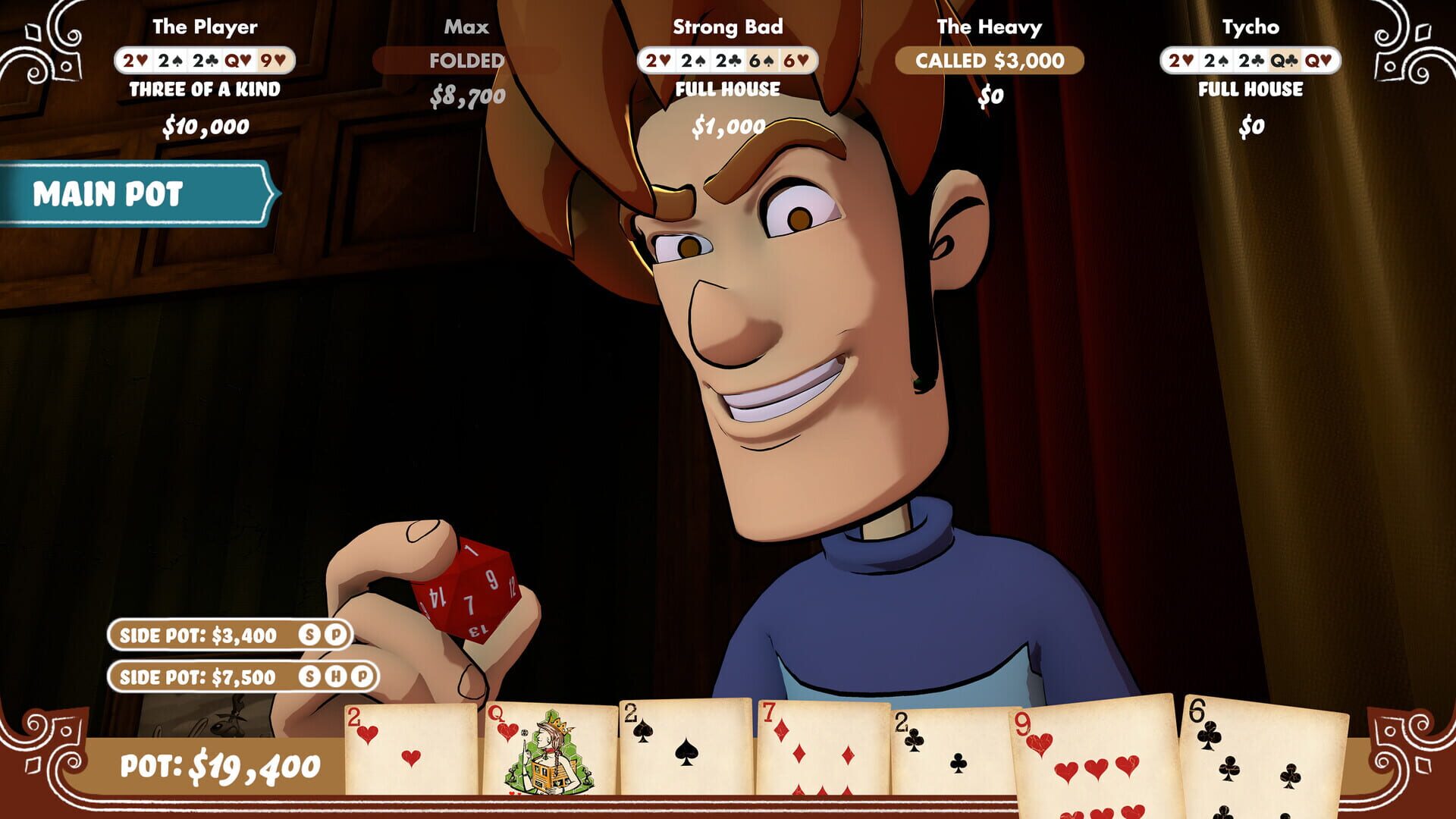Click the FULL HOUSE label under Tycho
Image resolution: width=1456 pixels, height=819 pixels.
click(x=1251, y=89)
